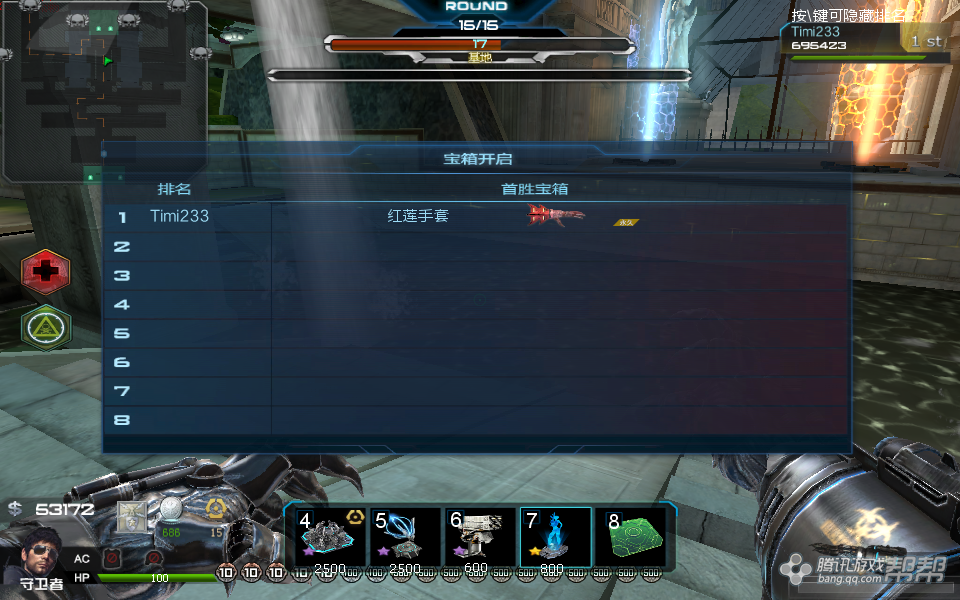Select the slot 5 trap with blue arcs
Image resolution: width=960 pixels, height=600 pixels.
(405, 539)
